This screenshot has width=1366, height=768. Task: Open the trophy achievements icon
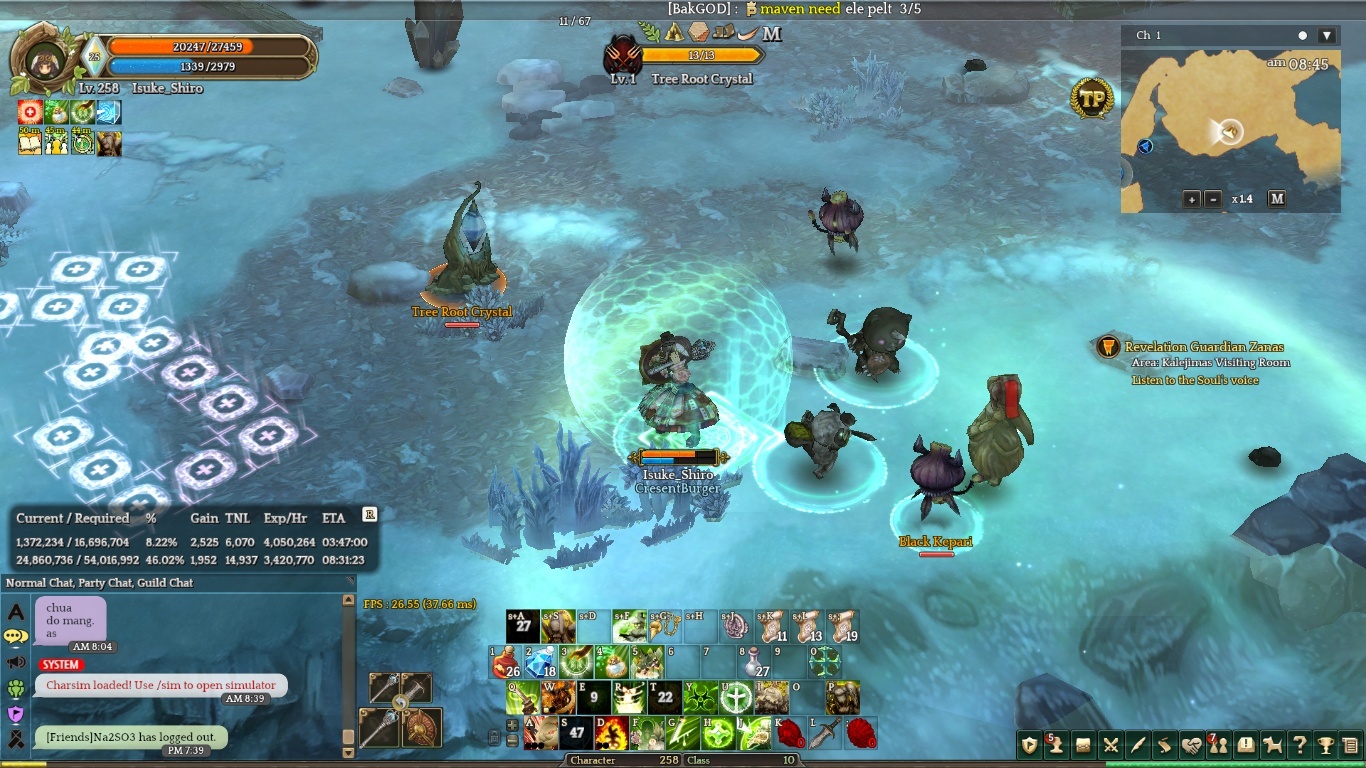(x=1326, y=745)
